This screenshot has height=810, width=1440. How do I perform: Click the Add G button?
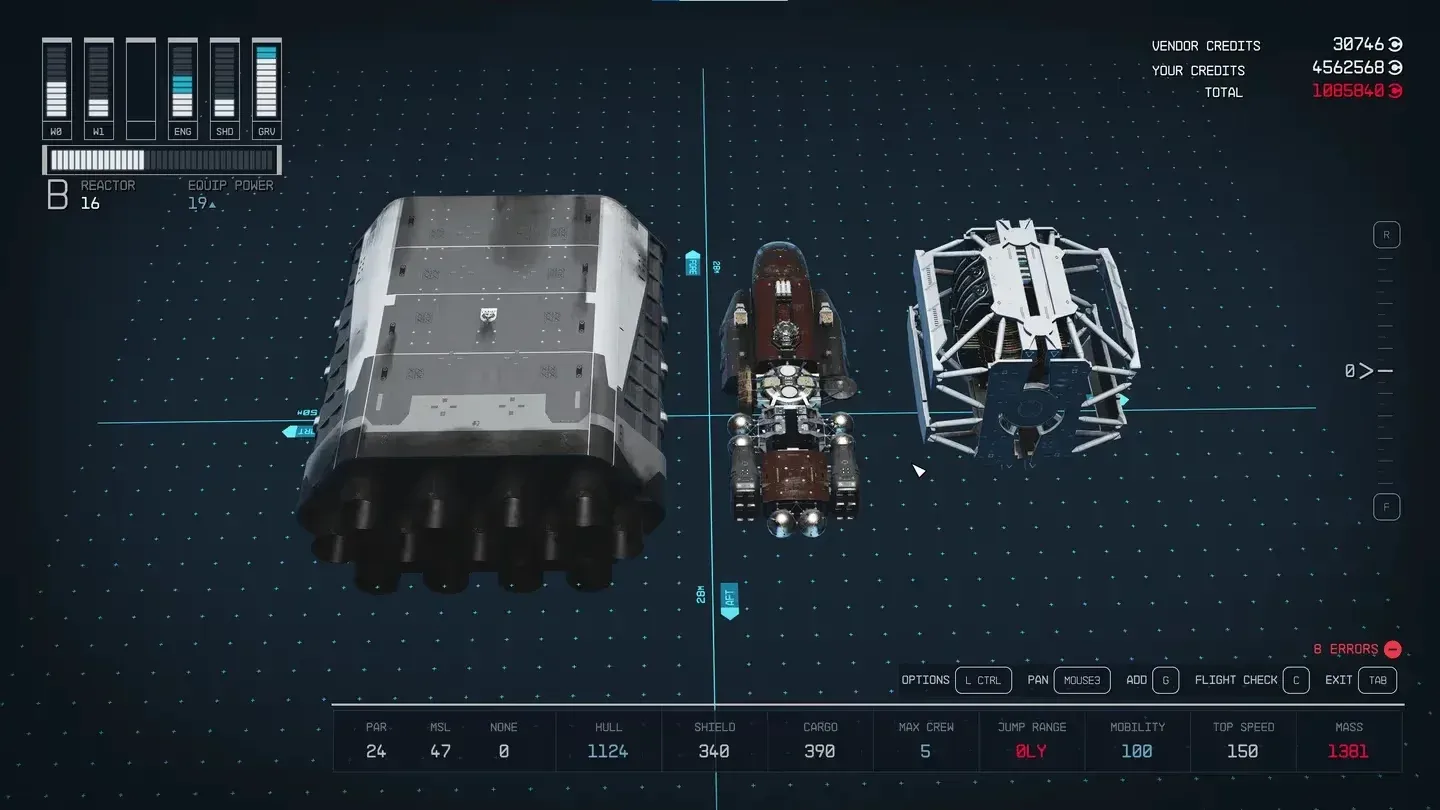(x=1164, y=680)
